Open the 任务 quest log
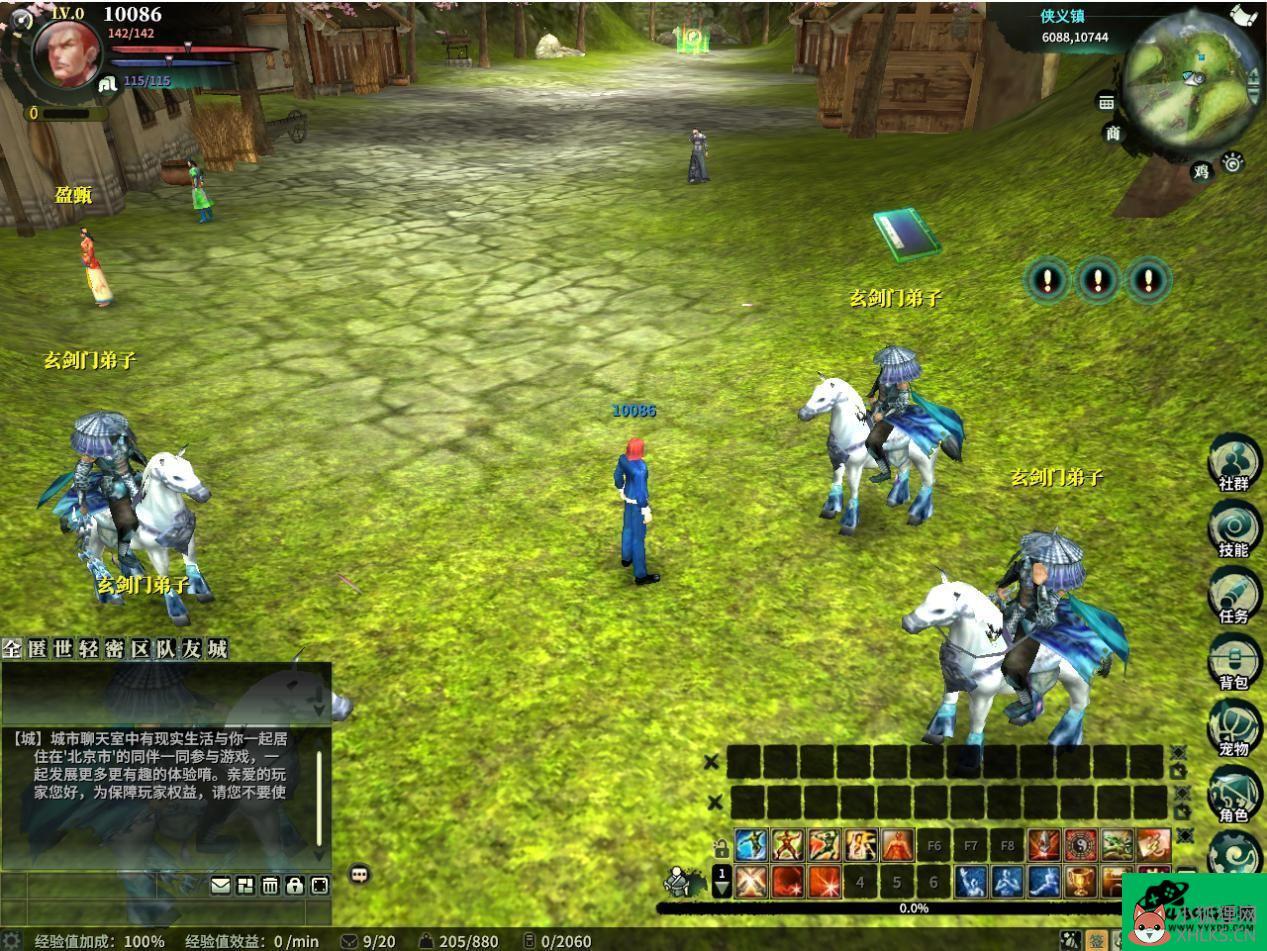1267x951 pixels. click(1234, 594)
